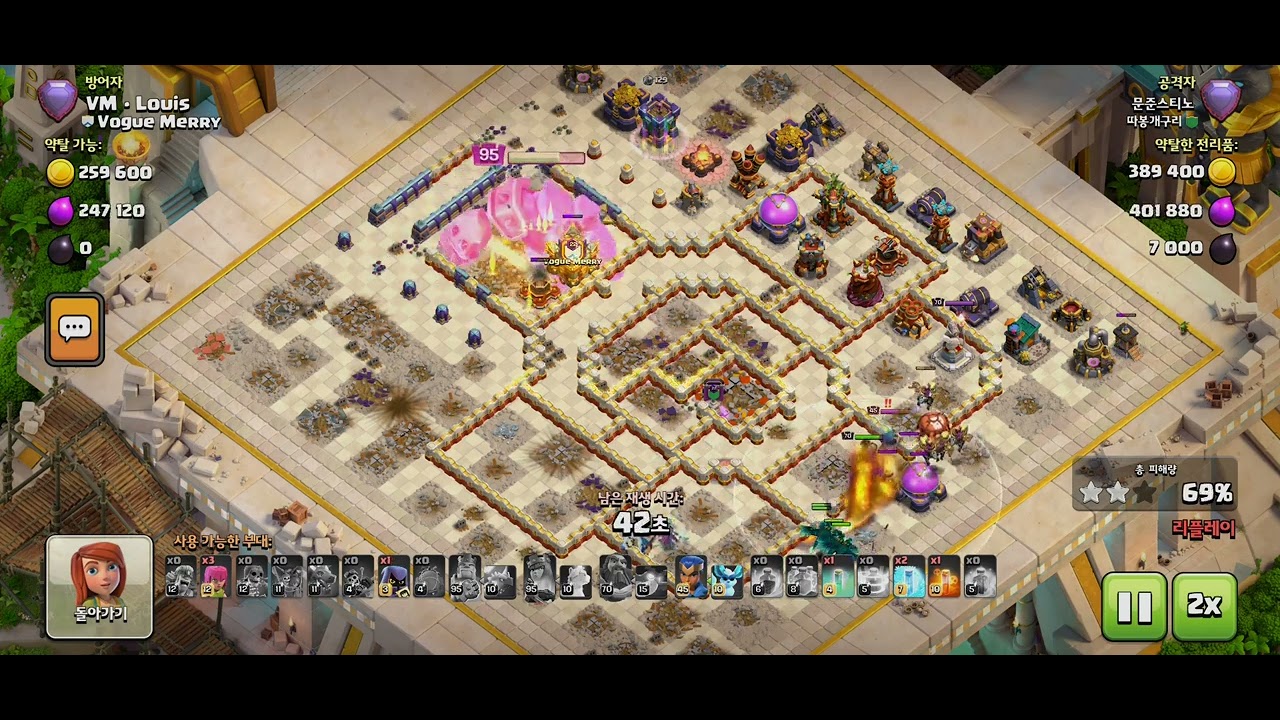Toggle the 2x replay speed

(x=1204, y=606)
